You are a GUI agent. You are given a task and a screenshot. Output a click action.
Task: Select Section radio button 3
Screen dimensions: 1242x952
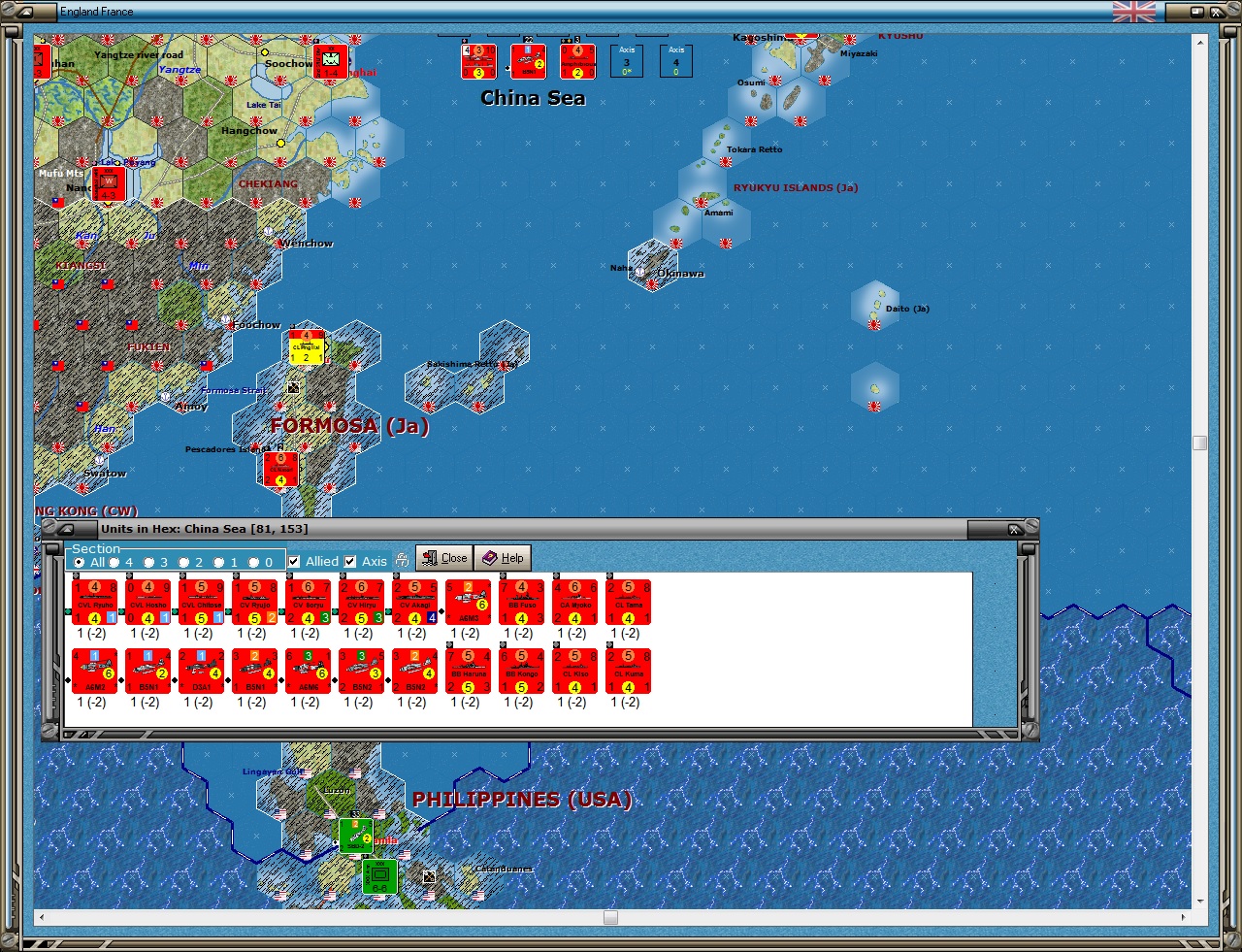pos(150,562)
